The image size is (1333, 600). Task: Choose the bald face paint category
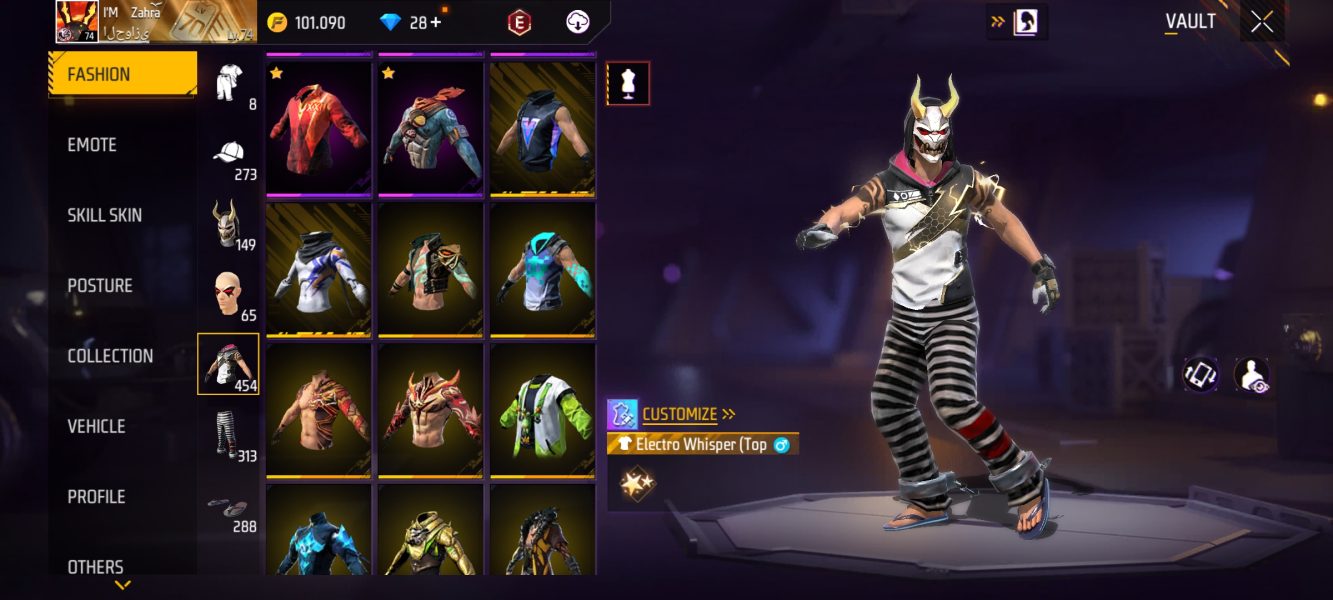pos(229,294)
